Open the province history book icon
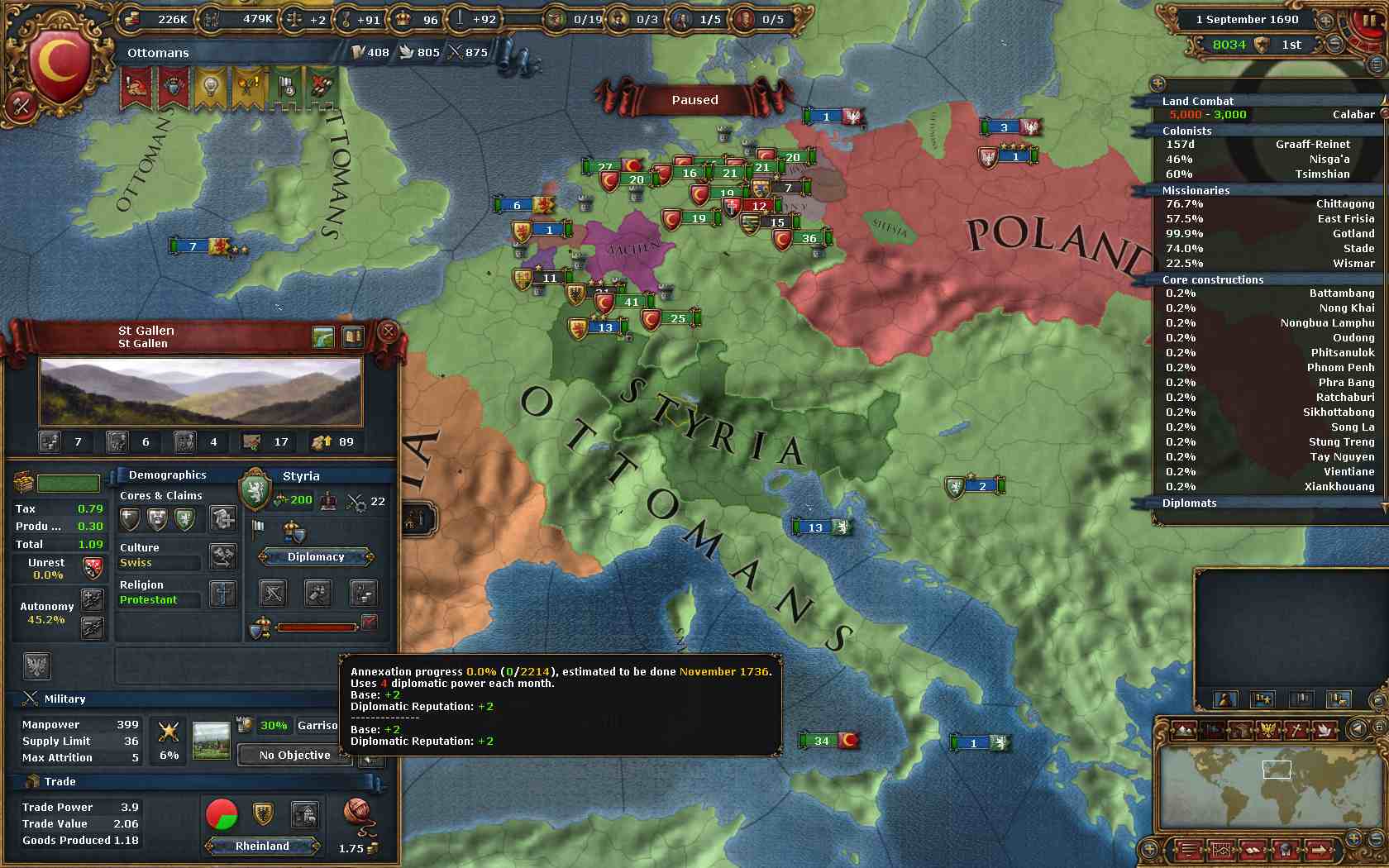 point(353,336)
